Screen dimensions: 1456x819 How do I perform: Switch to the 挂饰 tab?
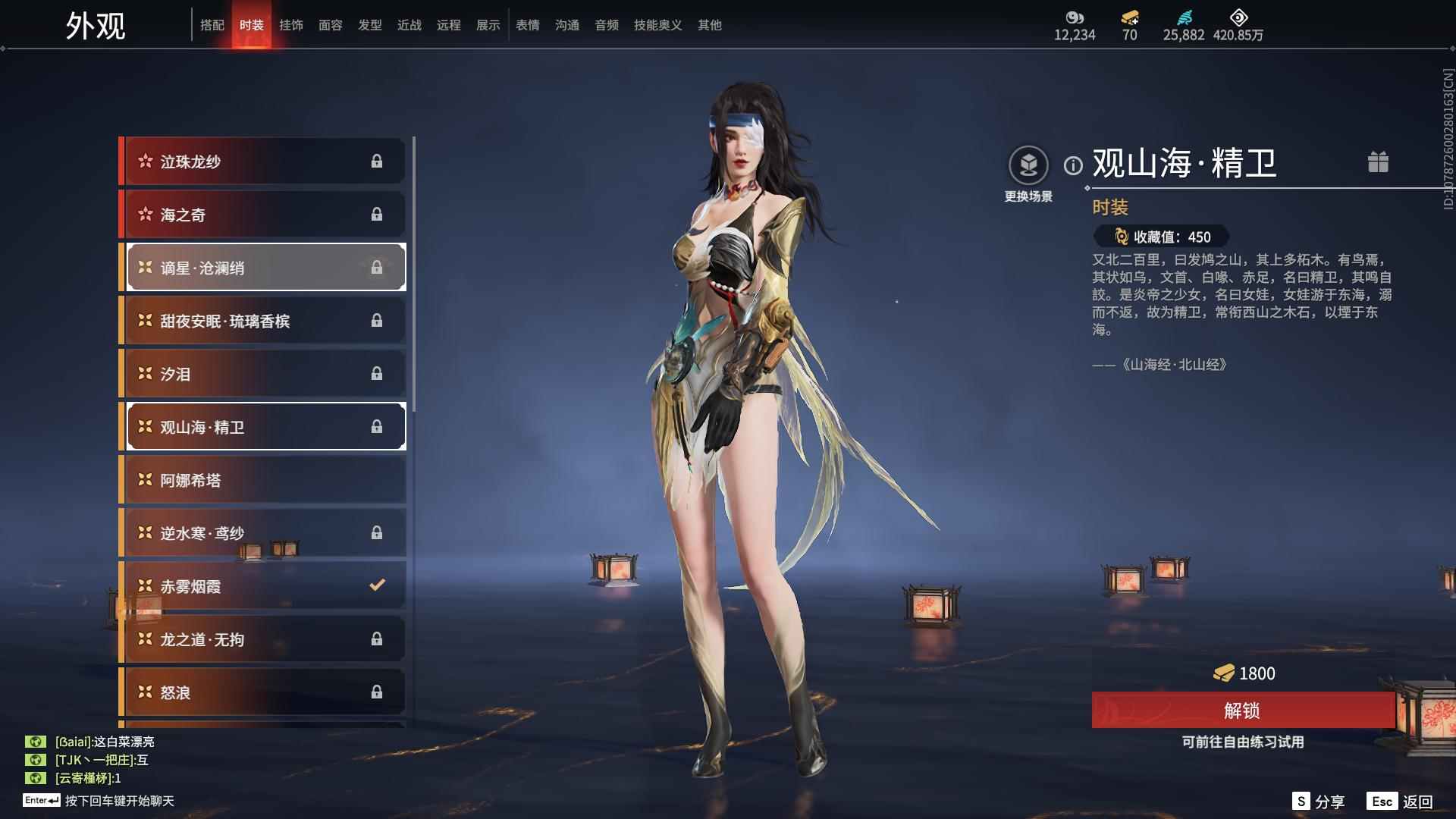291,25
